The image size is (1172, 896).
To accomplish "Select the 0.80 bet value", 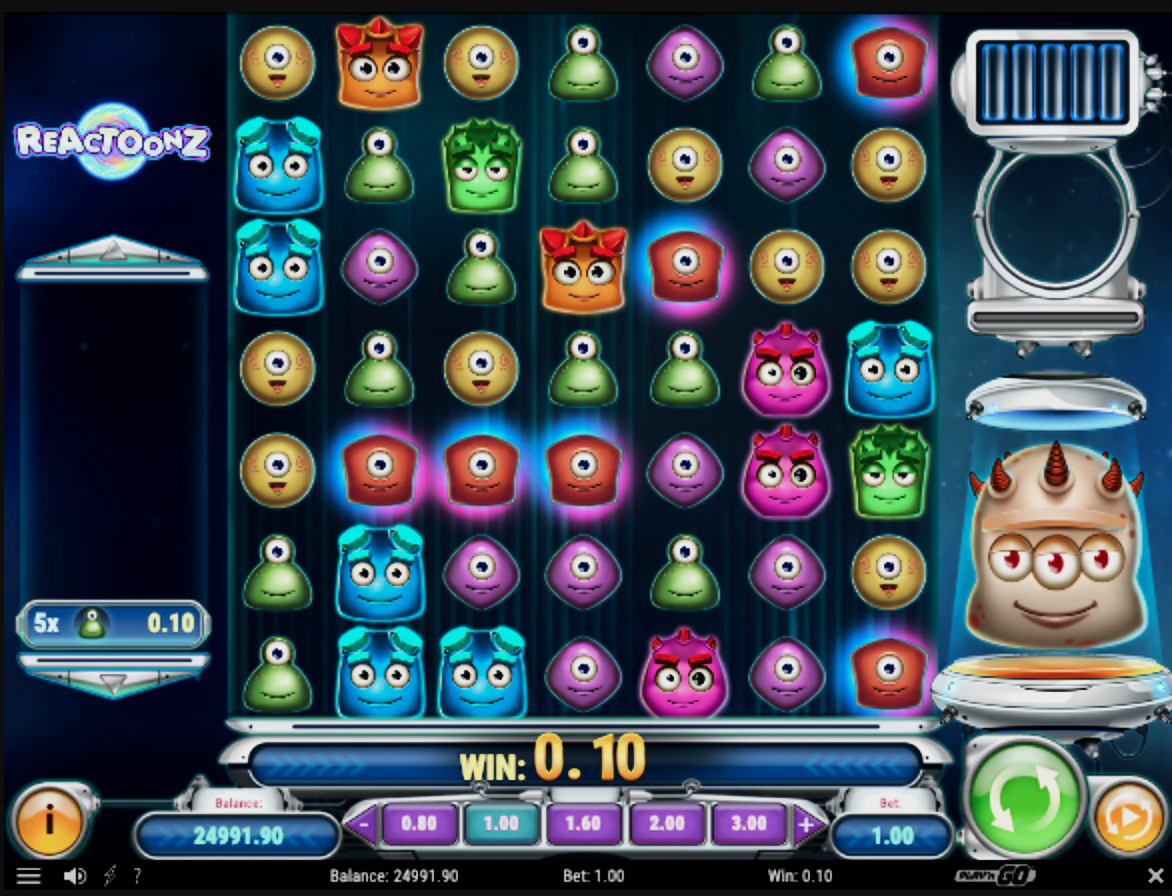I will [418, 824].
